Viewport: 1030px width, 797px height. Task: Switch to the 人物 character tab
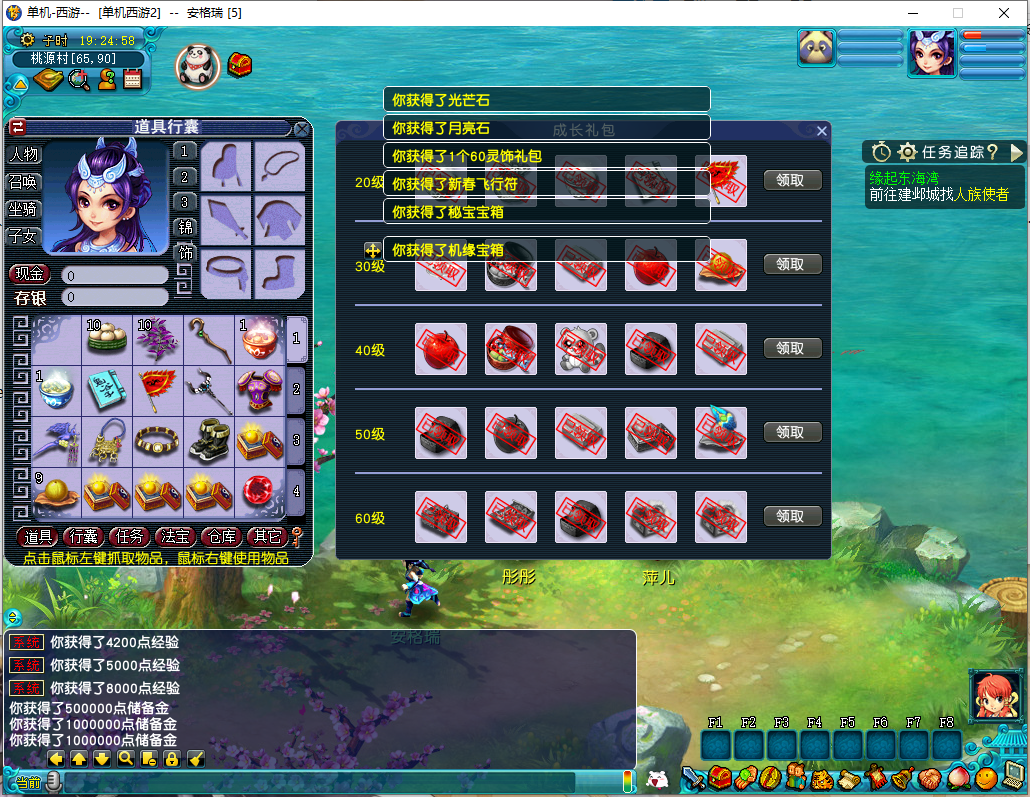pyautogui.click(x=23, y=155)
